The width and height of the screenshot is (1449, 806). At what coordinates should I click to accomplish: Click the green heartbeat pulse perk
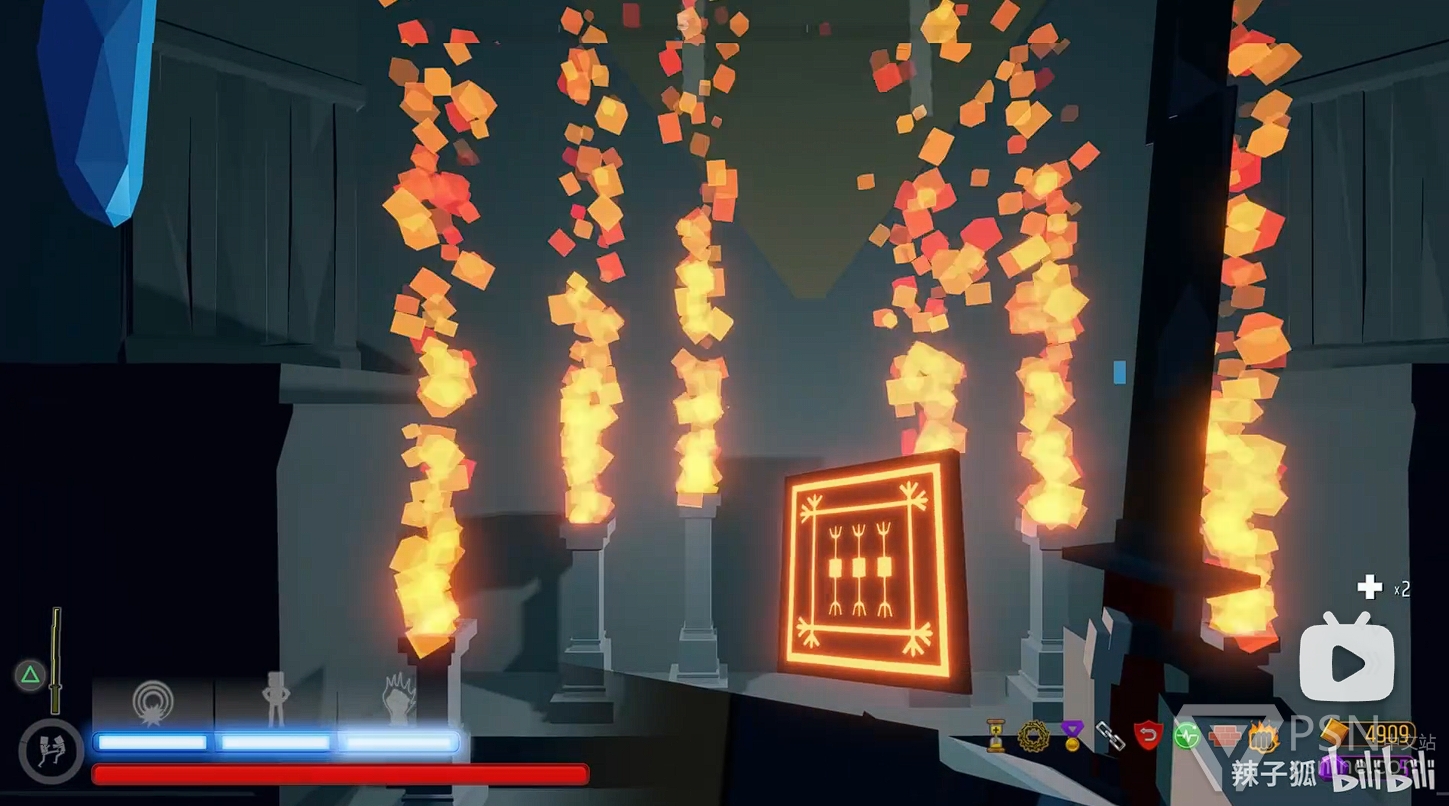(1186, 738)
